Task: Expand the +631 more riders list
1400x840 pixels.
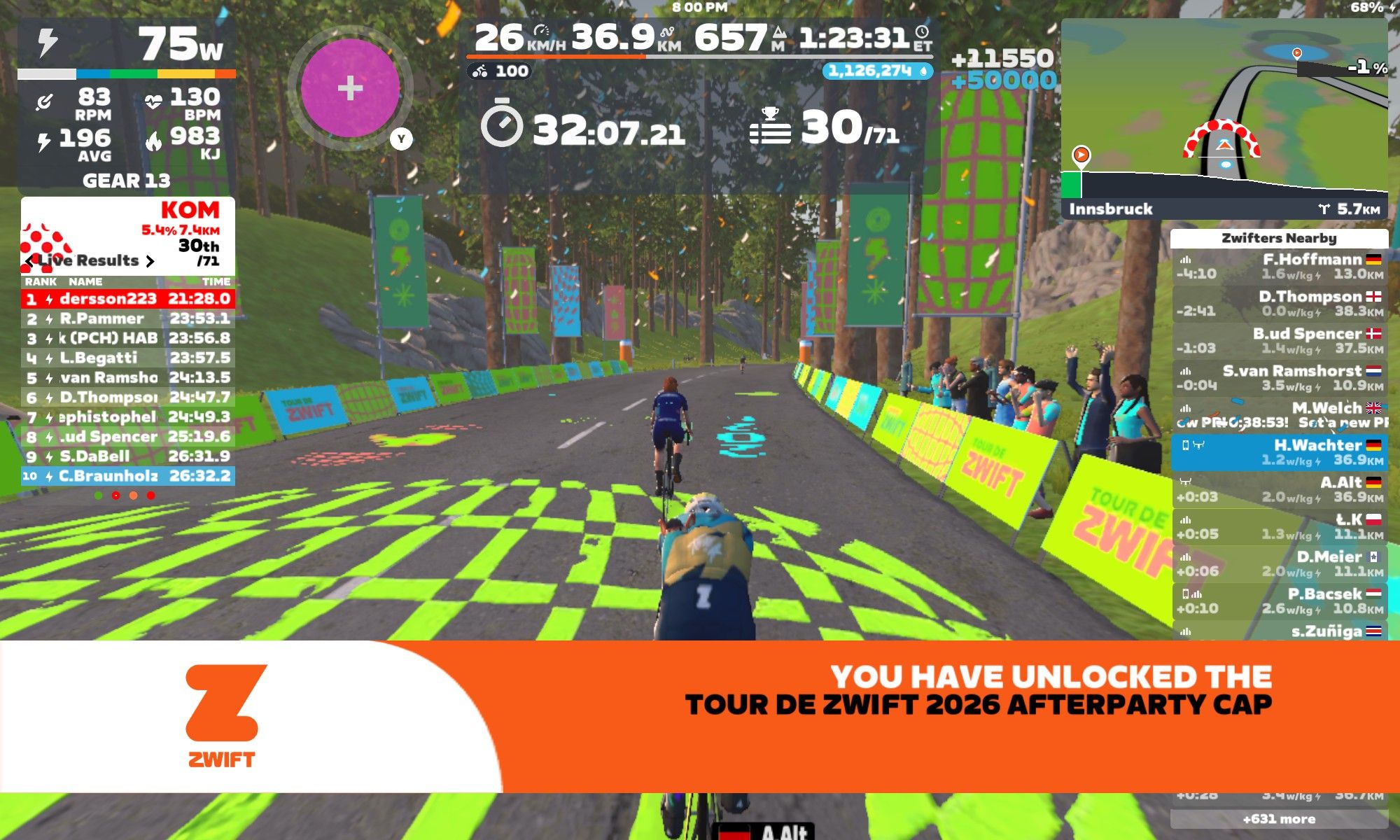Action: tap(1279, 819)
